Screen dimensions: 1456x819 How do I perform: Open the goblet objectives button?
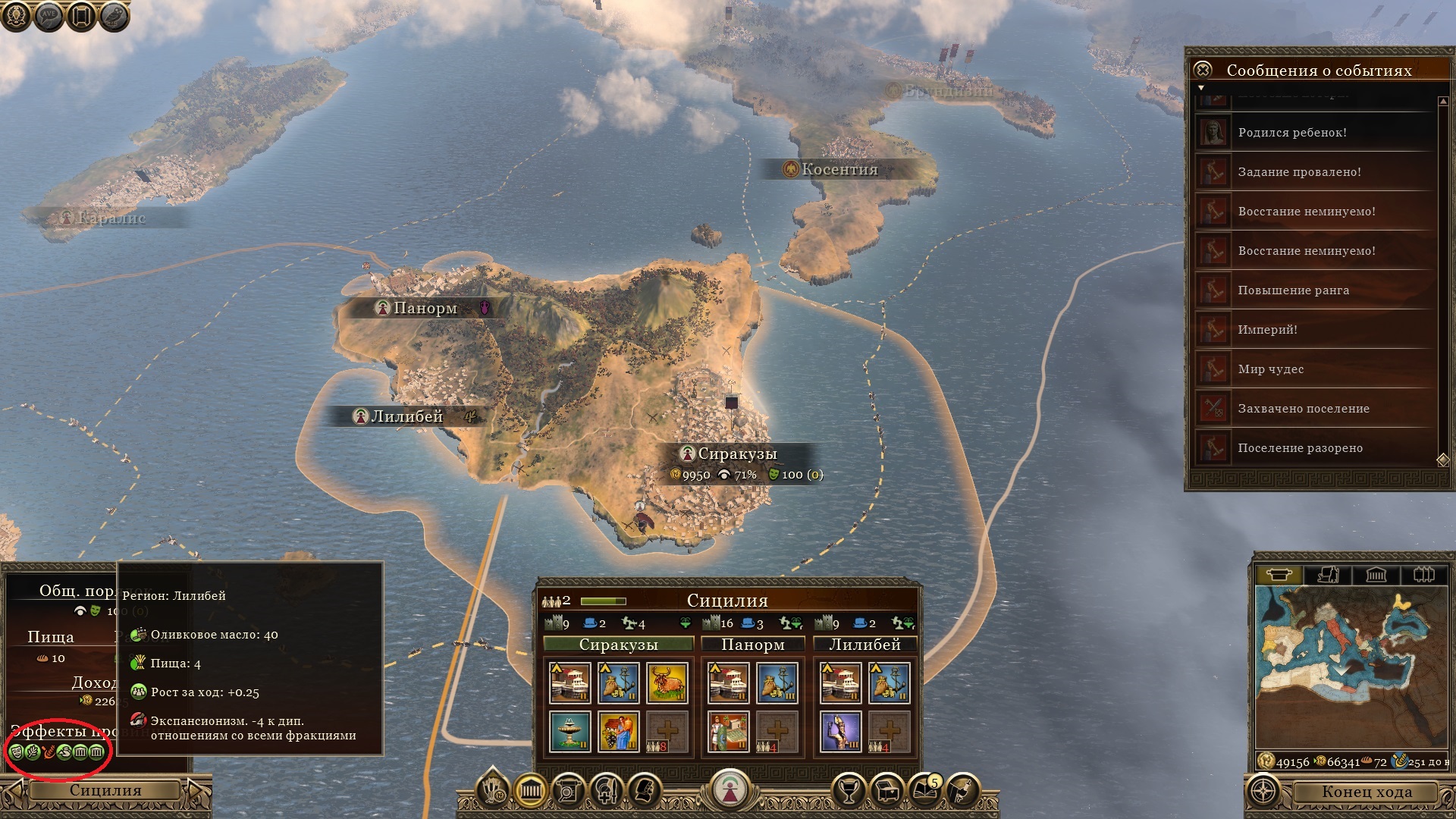tap(849, 792)
